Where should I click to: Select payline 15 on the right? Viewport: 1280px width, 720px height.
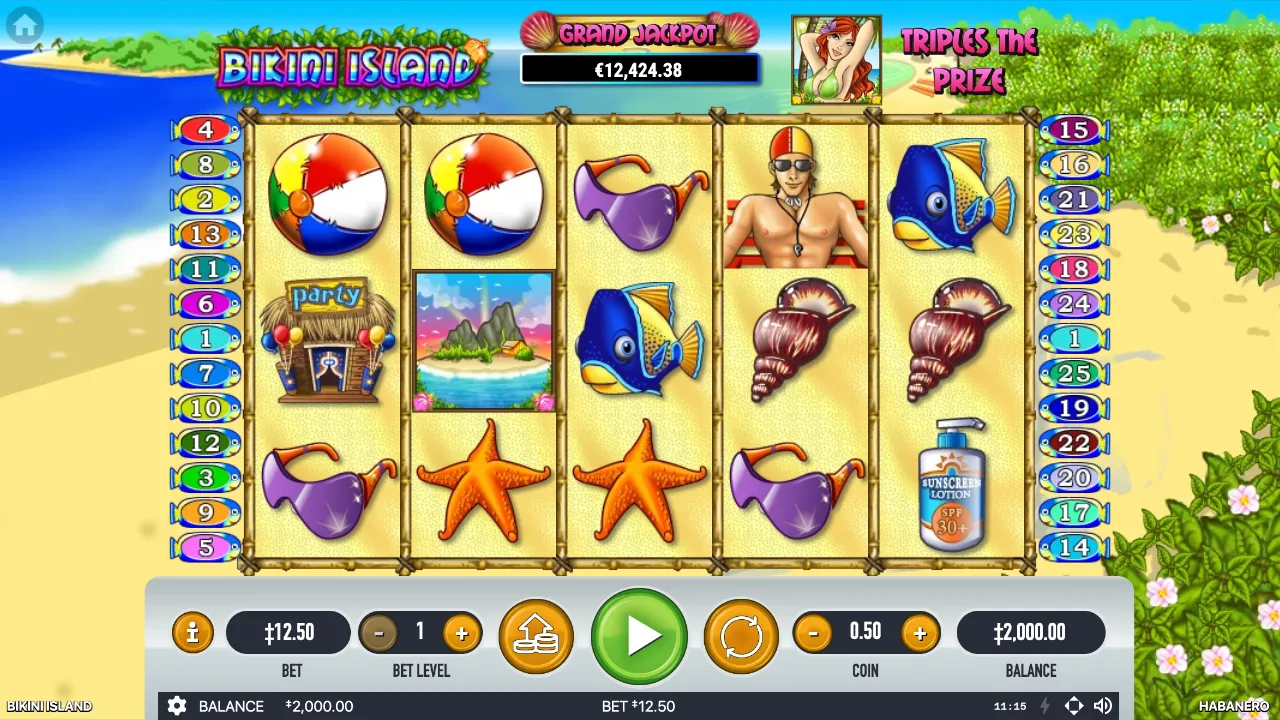(x=1073, y=130)
